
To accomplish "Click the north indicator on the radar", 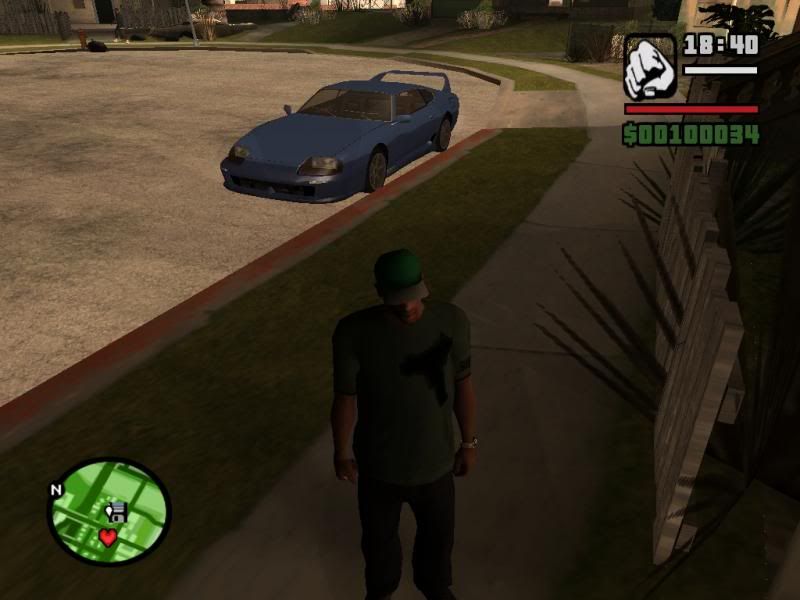I will (x=56, y=490).
